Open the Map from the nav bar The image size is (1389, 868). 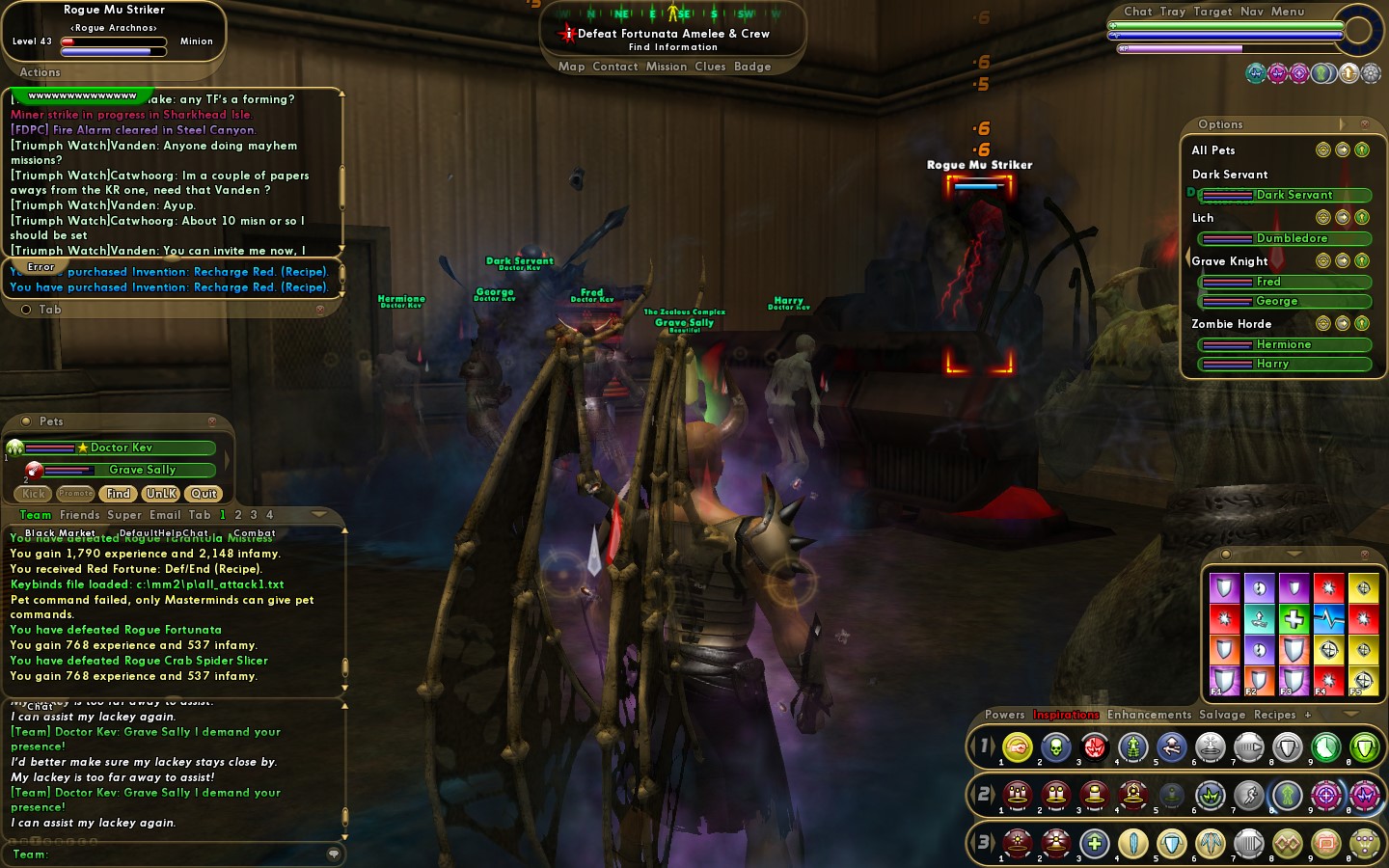tap(571, 67)
